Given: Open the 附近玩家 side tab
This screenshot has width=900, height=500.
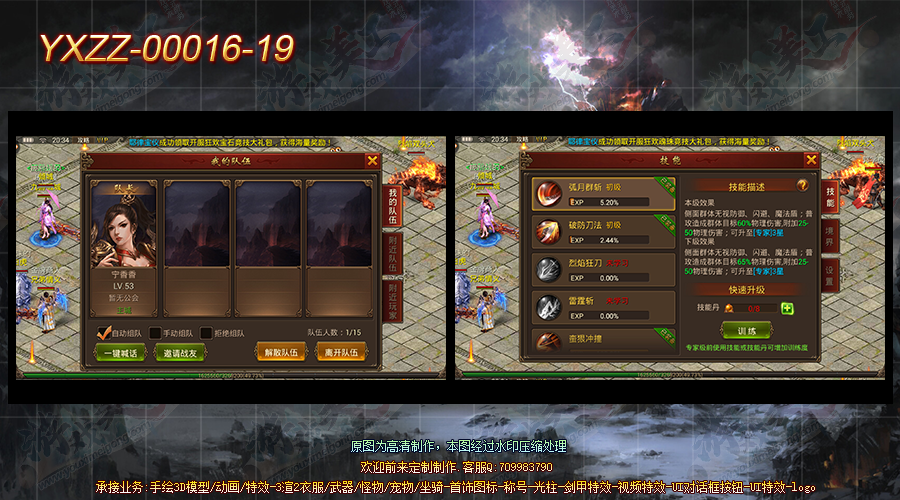Looking at the screenshot, I should click(393, 299).
